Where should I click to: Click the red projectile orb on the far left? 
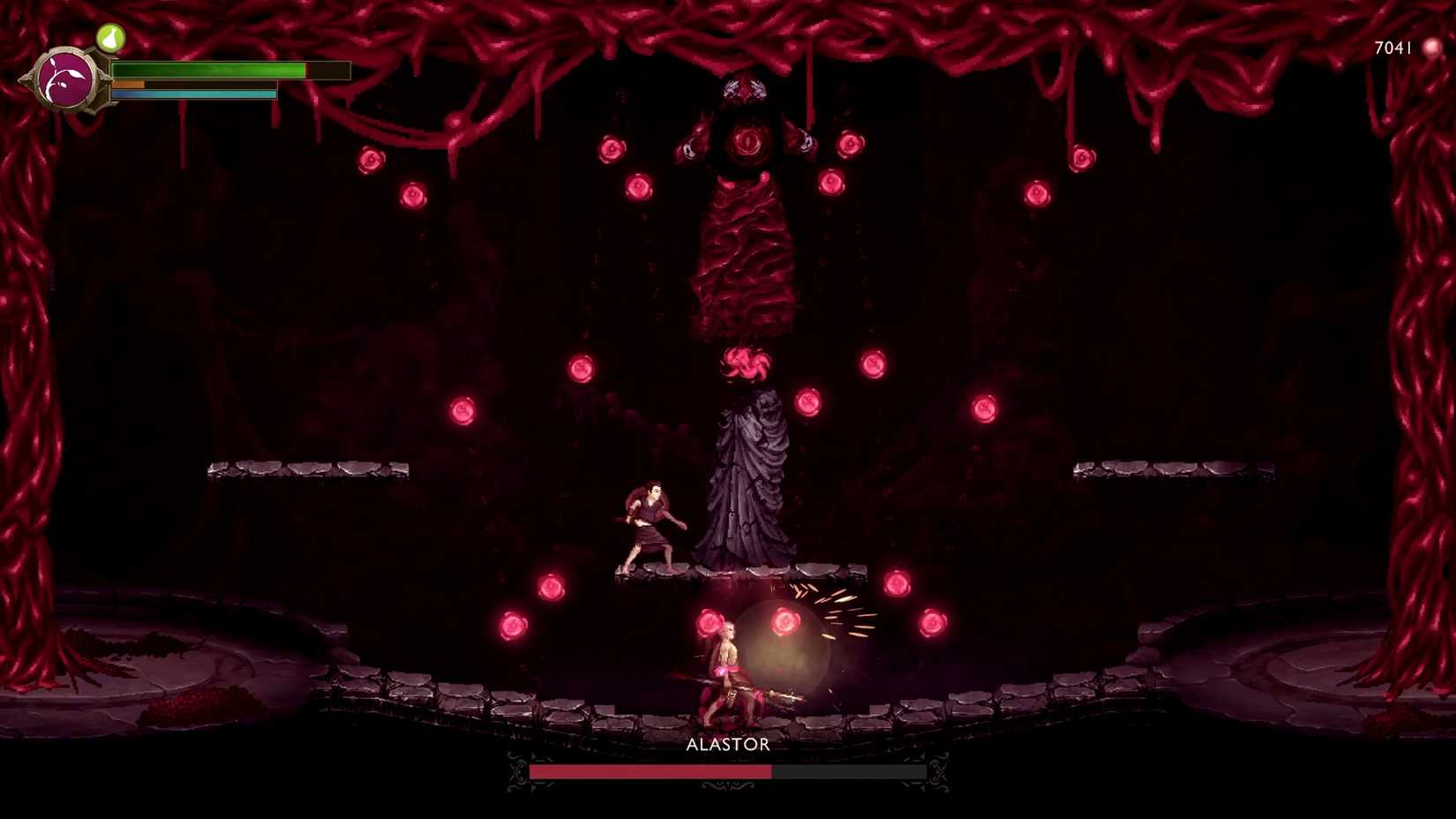pyautogui.click(x=372, y=159)
